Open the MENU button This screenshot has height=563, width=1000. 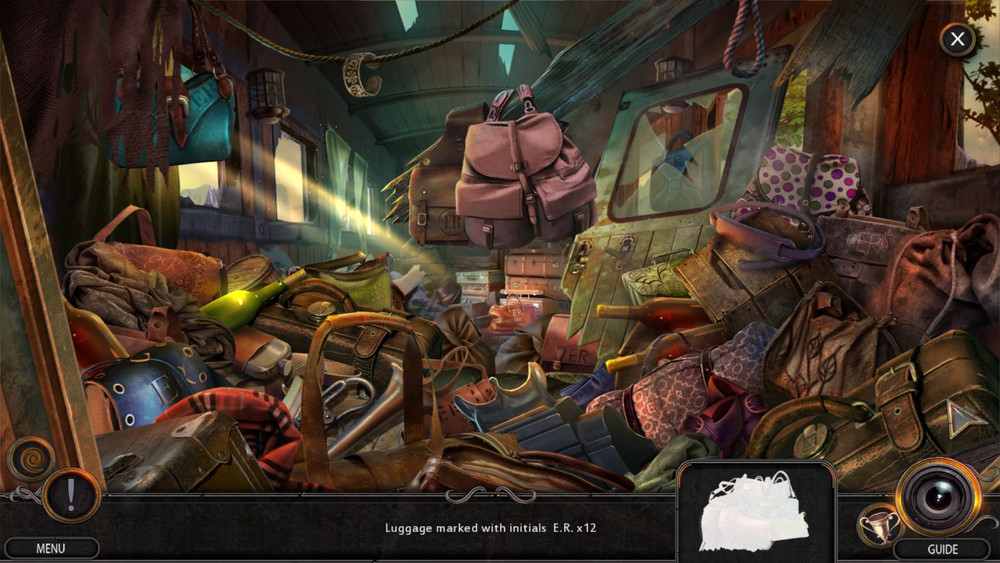51,548
